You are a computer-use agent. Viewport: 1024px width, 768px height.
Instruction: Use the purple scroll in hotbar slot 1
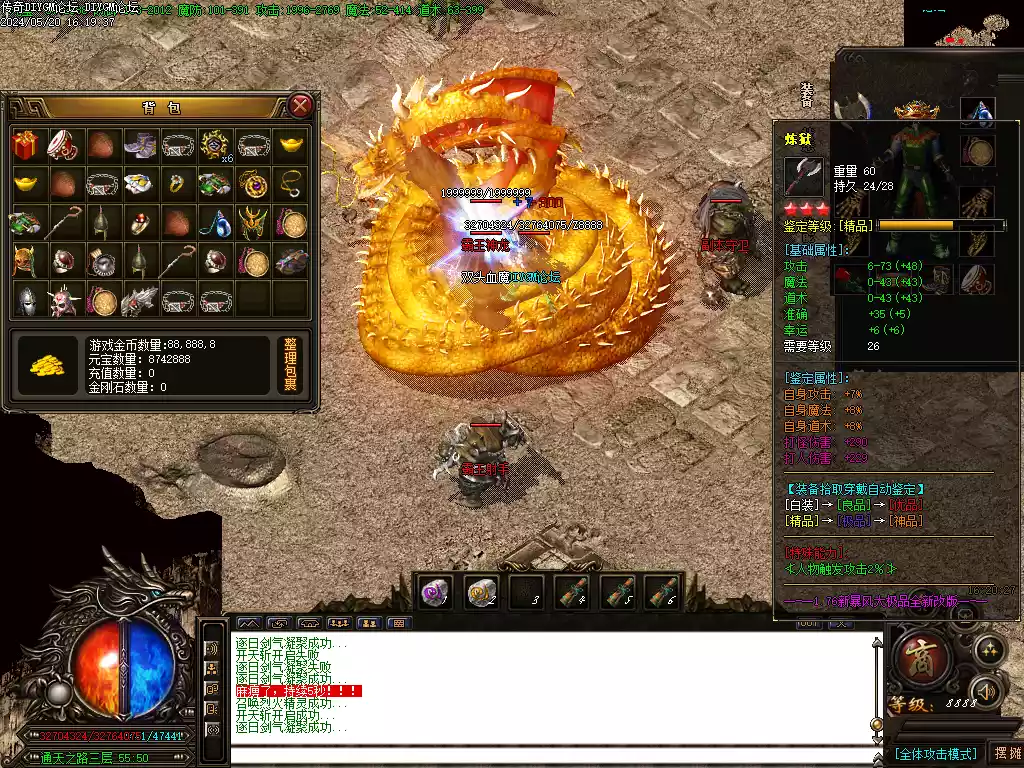(x=434, y=592)
